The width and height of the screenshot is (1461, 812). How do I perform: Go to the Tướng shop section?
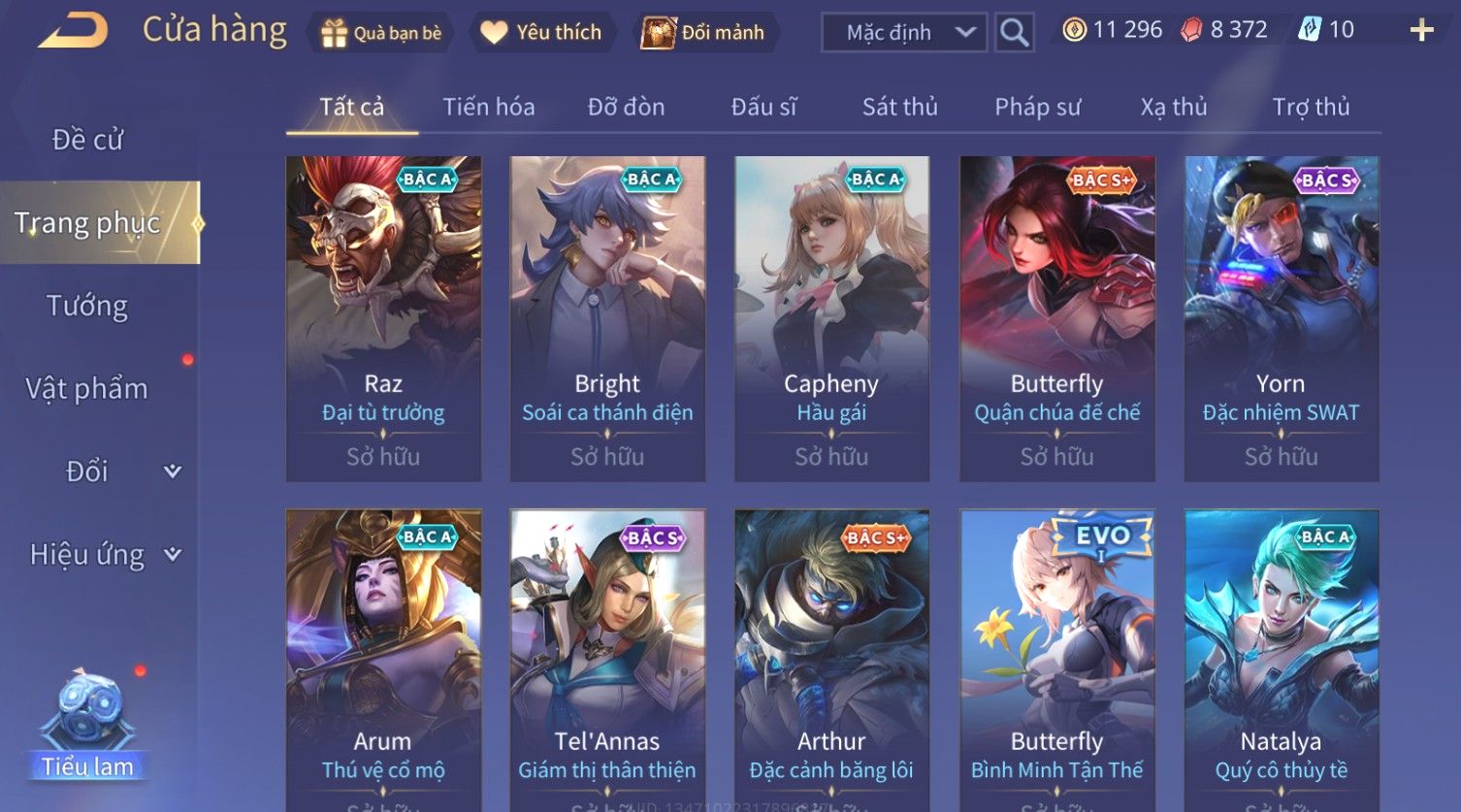(87, 306)
